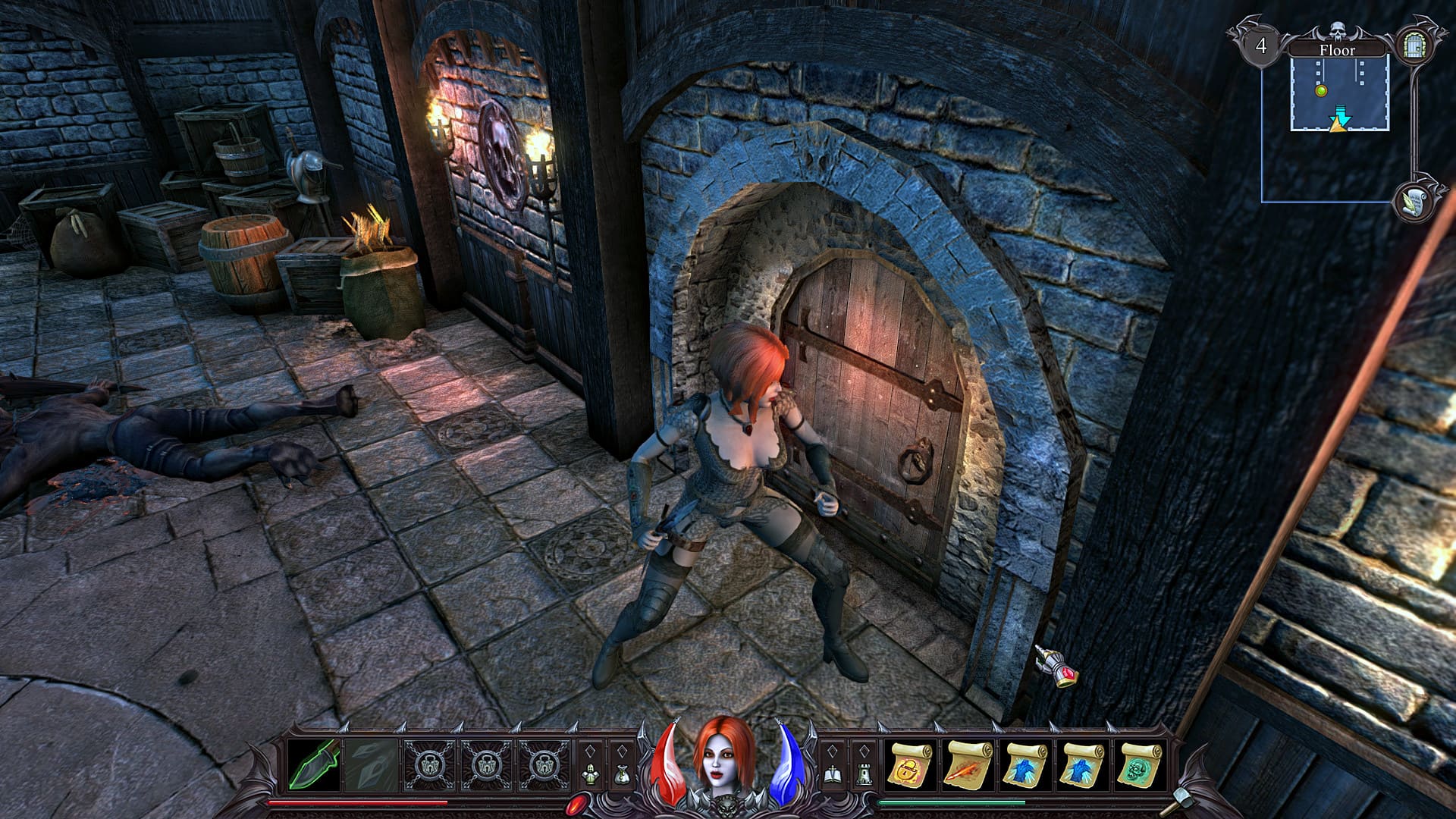The image size is (1456, 819).
Task: Click the door icon by the minimap
Action: click(1414, 46)
